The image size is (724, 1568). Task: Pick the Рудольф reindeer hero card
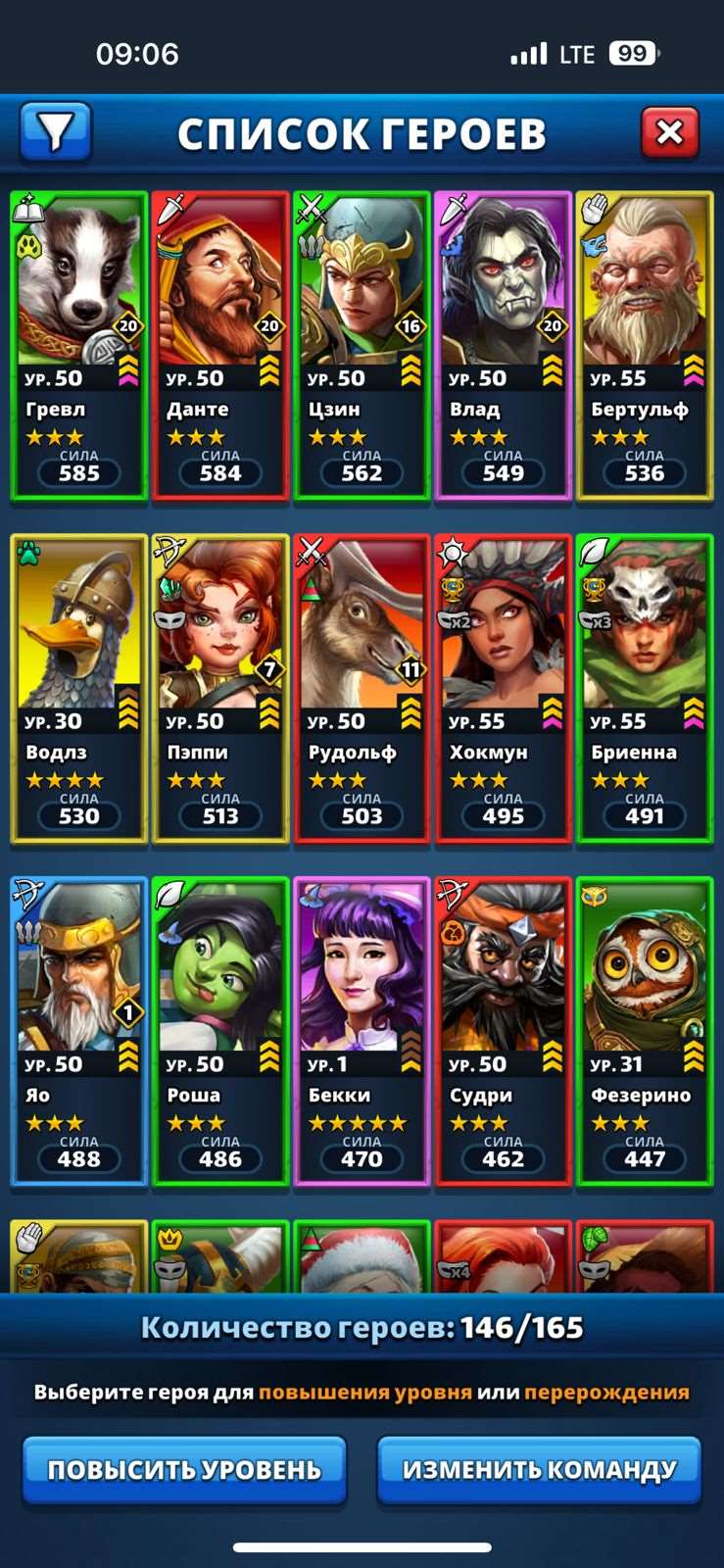click(362, 689)
